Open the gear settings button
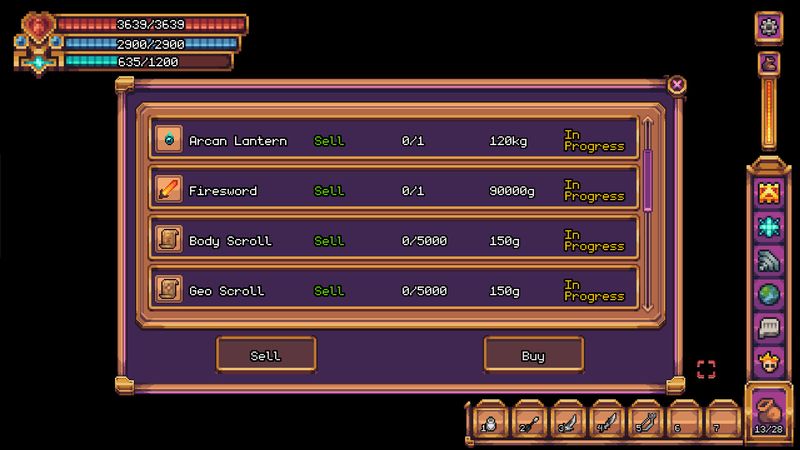This screenshot has width=800, height=450. (769, 27)
